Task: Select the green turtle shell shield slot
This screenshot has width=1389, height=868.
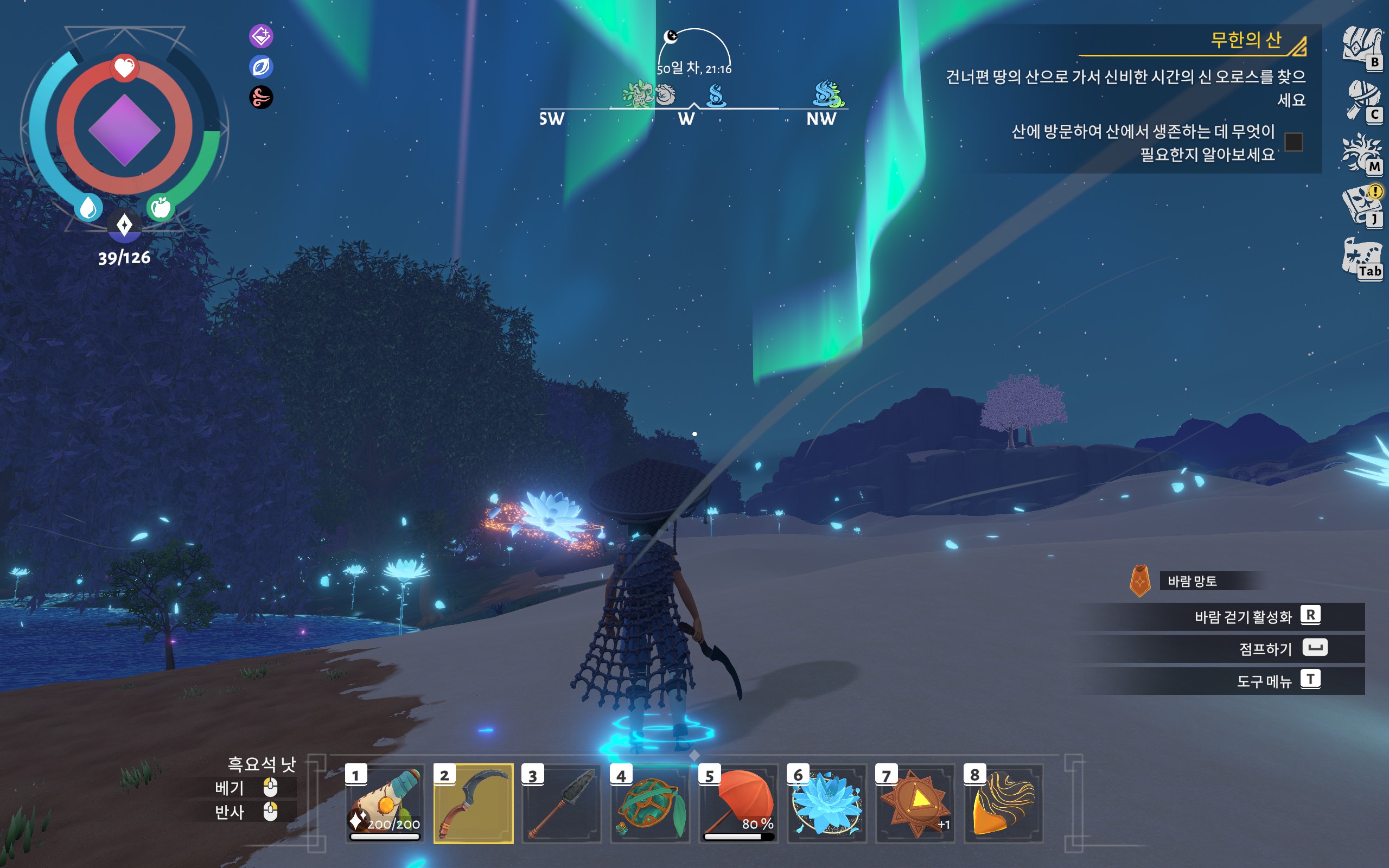Action: click(649, 803)
